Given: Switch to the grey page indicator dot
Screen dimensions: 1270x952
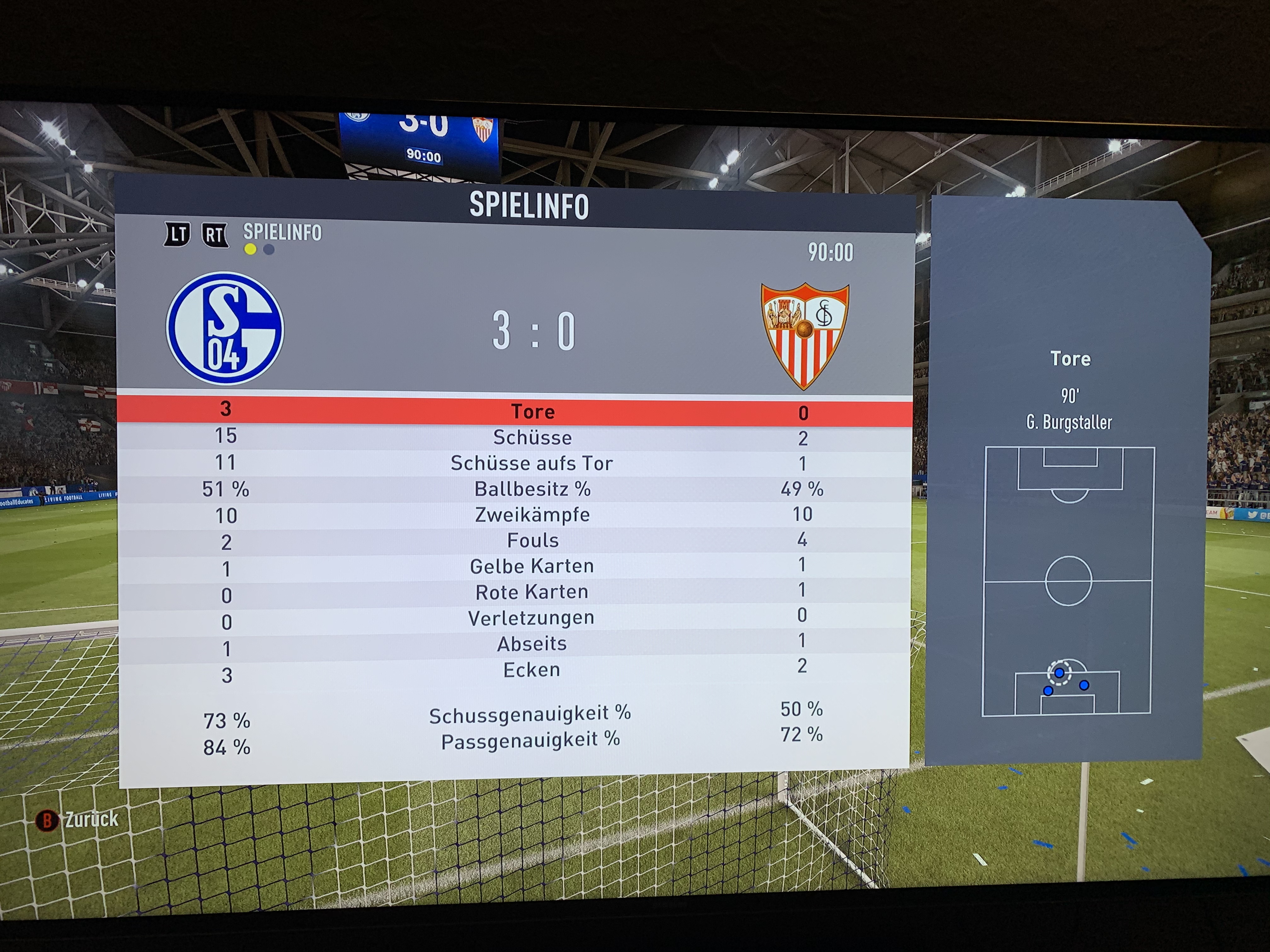Looking at the screenshot, I should point(269,250).
